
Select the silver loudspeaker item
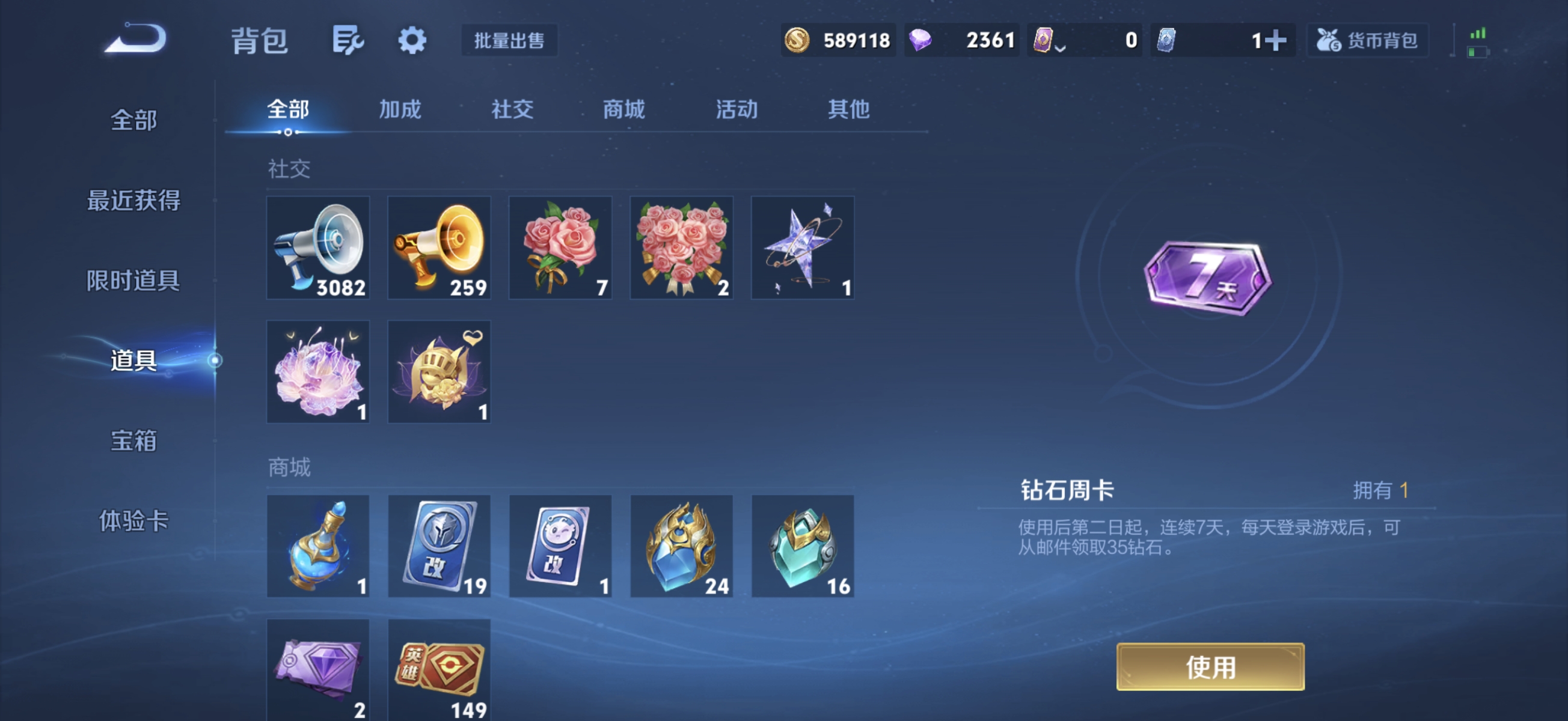point(317,248)
